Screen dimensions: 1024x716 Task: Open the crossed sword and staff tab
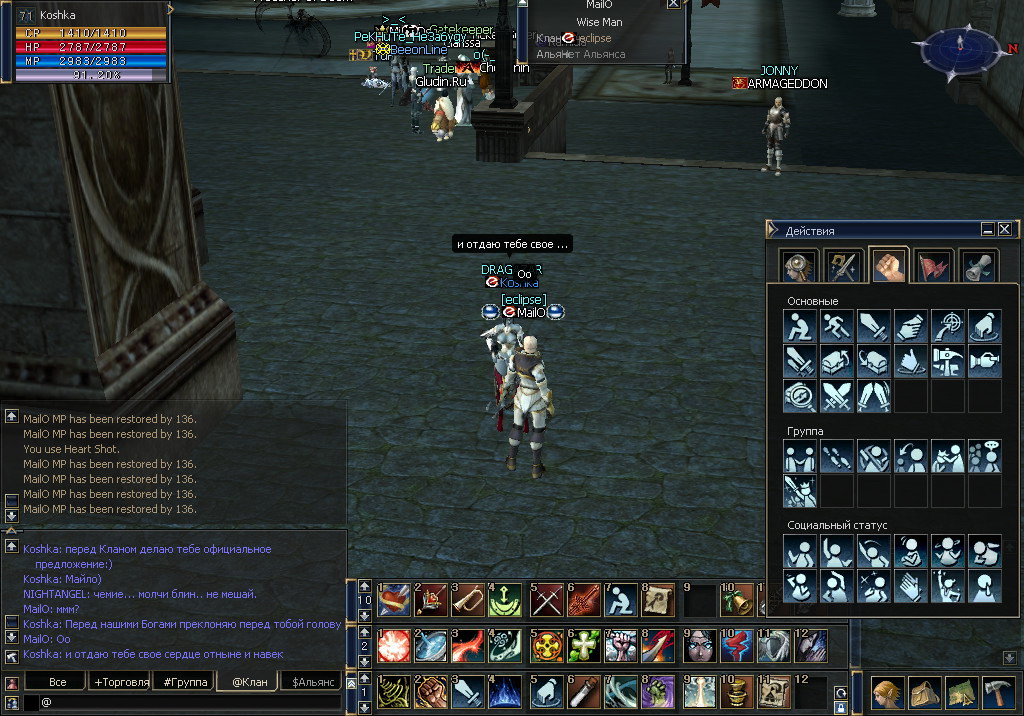tap(844, 265)
